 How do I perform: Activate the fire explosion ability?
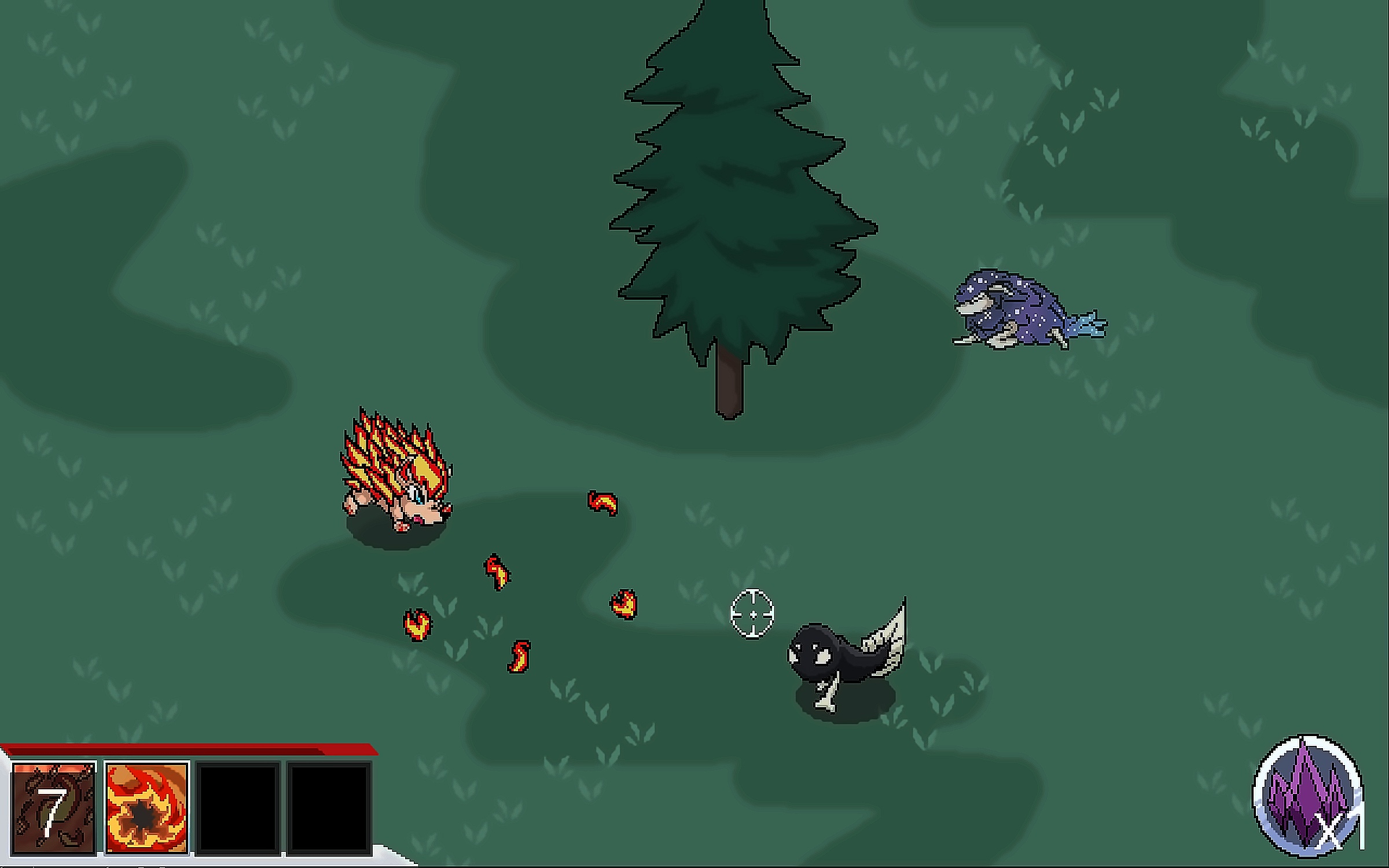(x=147, y=808)
